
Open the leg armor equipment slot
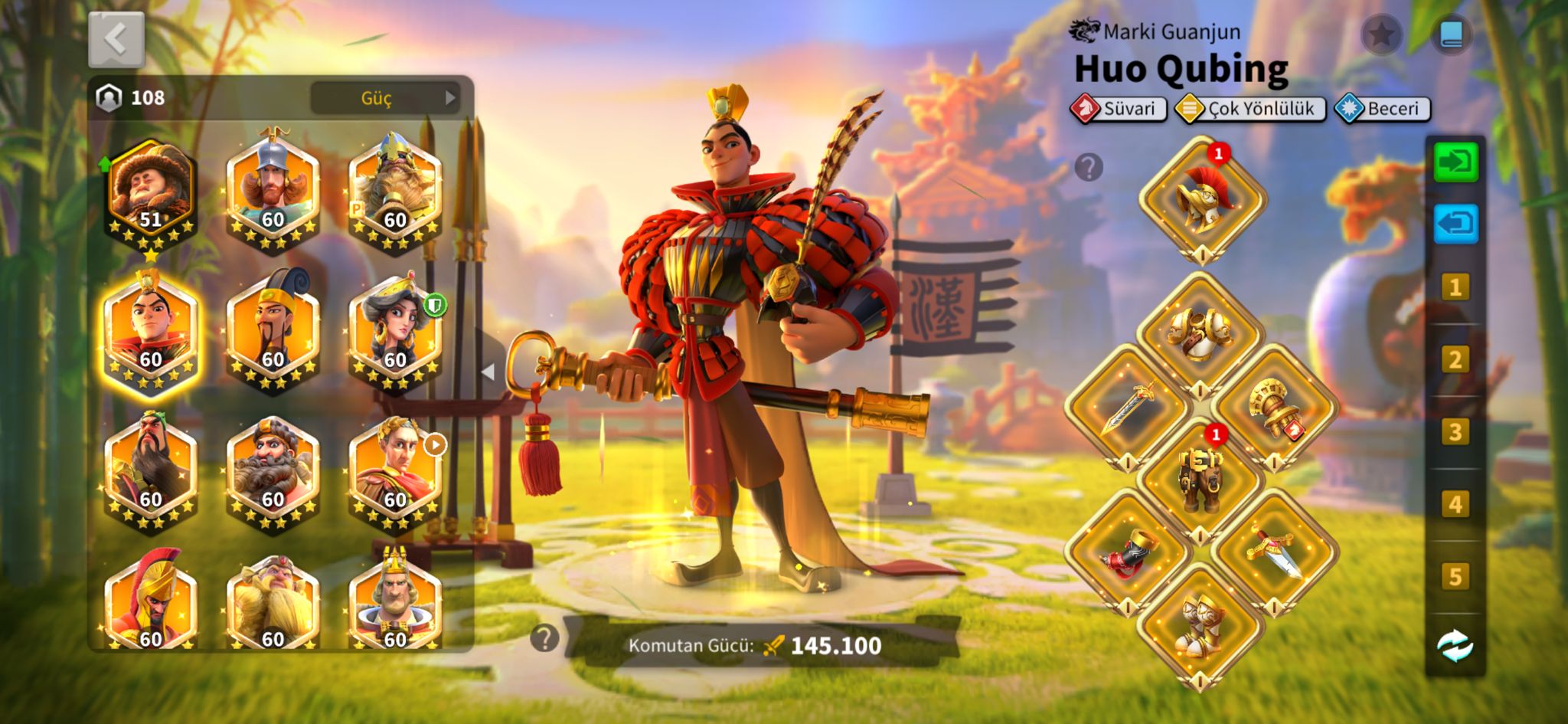pos(1200,480)
